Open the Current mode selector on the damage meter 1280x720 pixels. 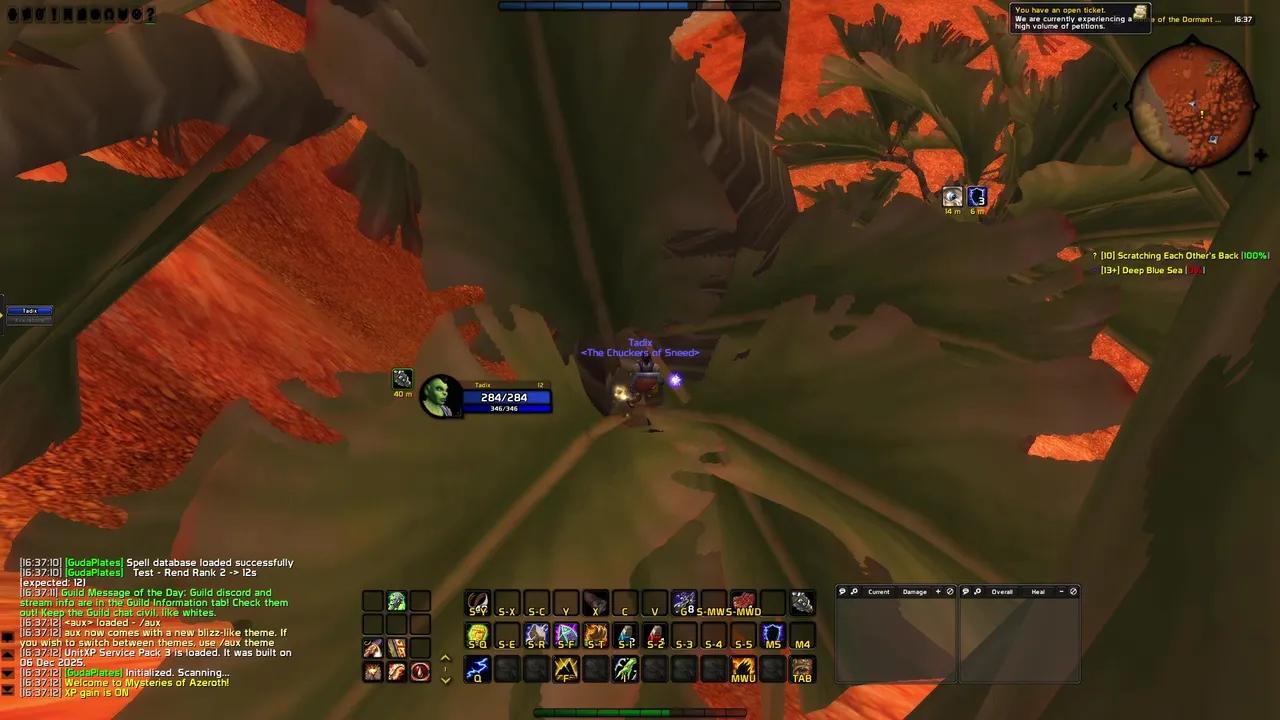(880, 592)
